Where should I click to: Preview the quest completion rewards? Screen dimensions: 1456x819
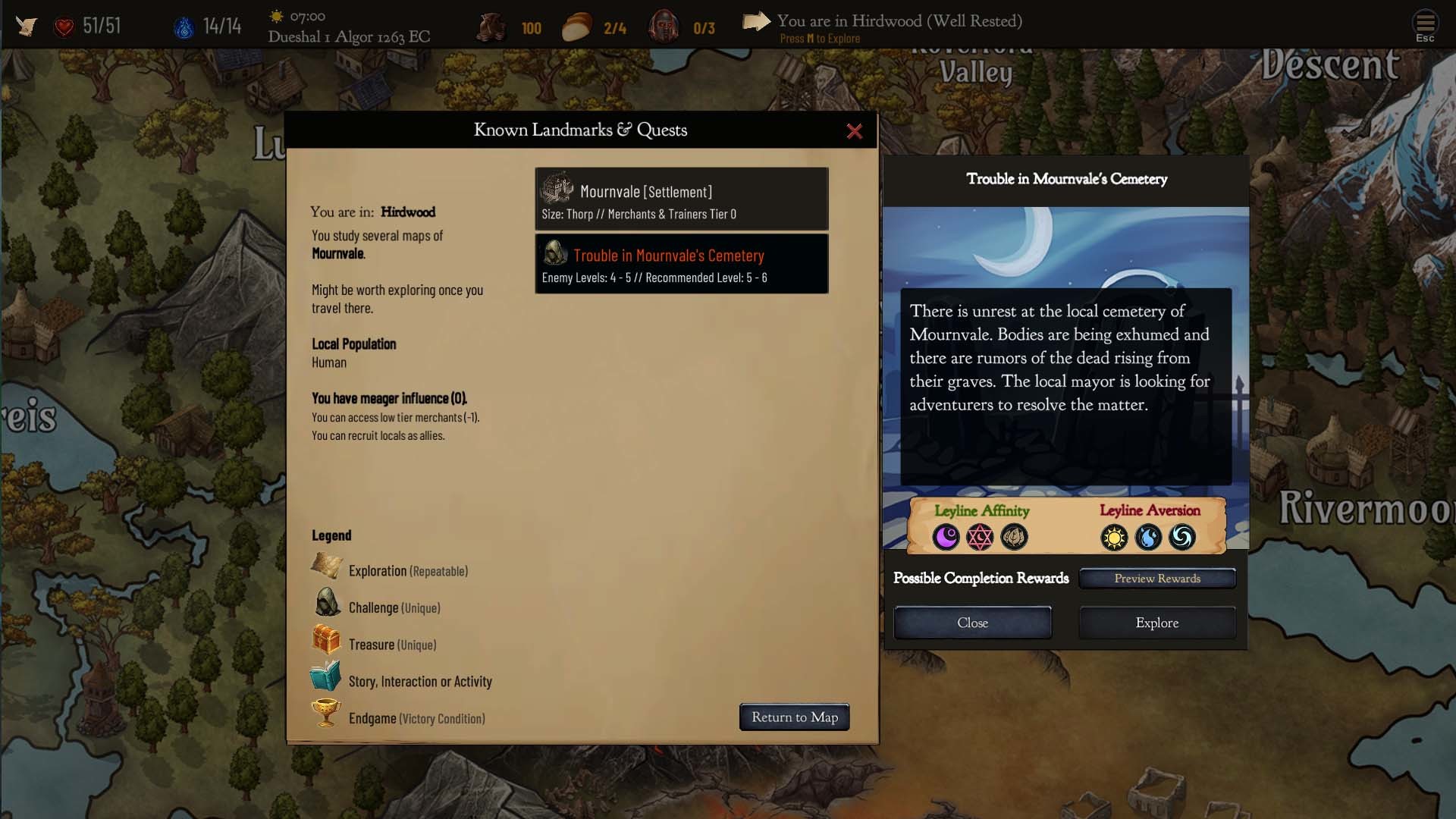coord(1157,579)
